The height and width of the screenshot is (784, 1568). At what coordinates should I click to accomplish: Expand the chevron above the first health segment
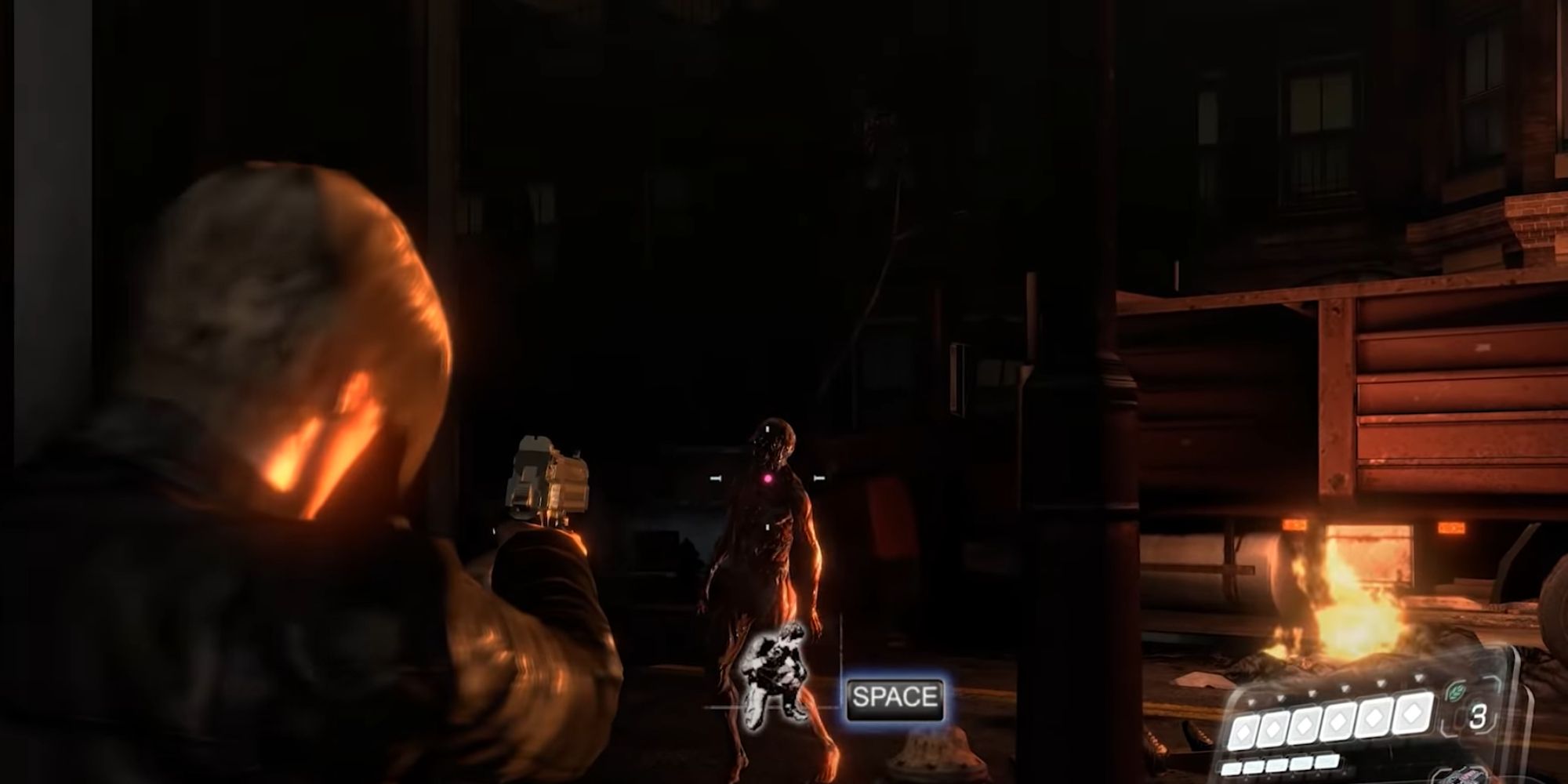pos(1250,701)
